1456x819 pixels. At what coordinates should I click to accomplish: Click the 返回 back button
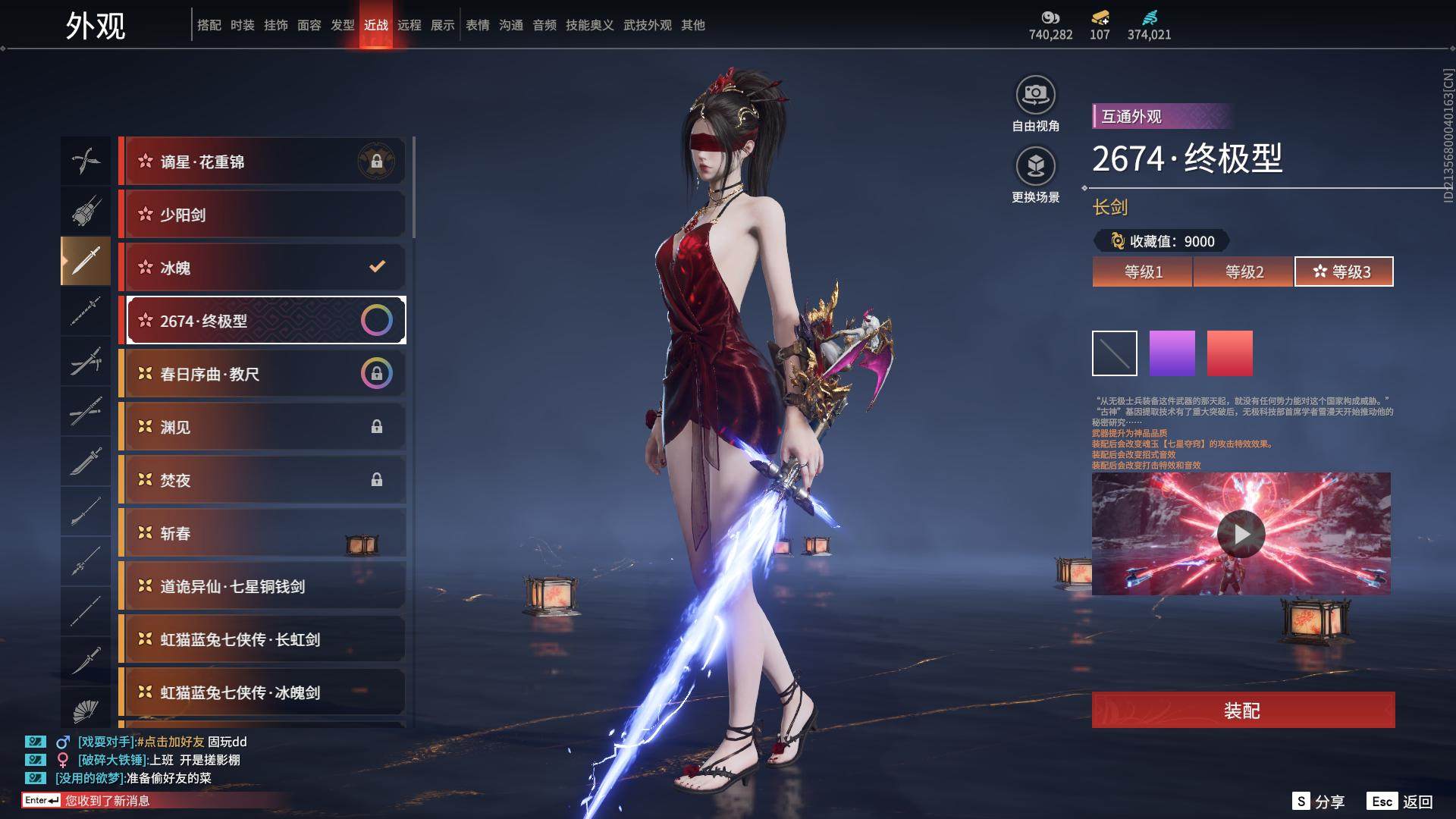(1401, 802)
